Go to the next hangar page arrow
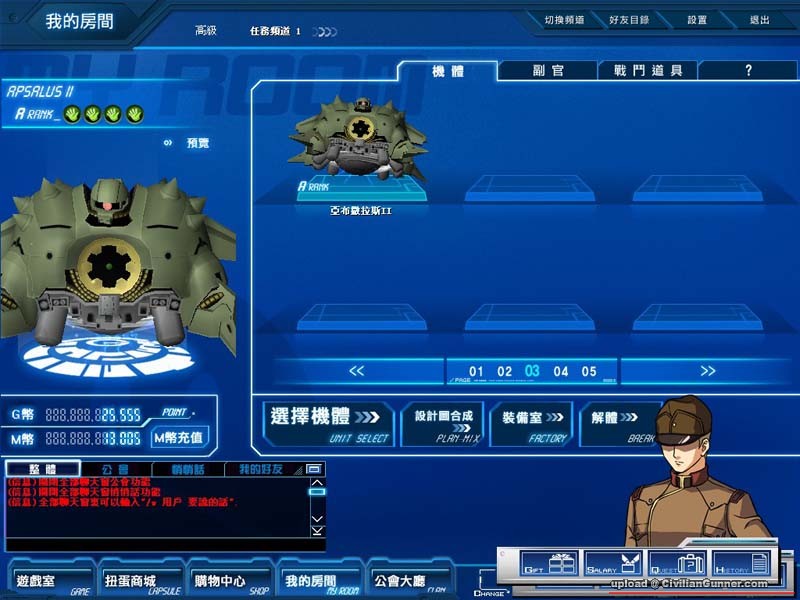800x600 pixels. tap(708, 371)
